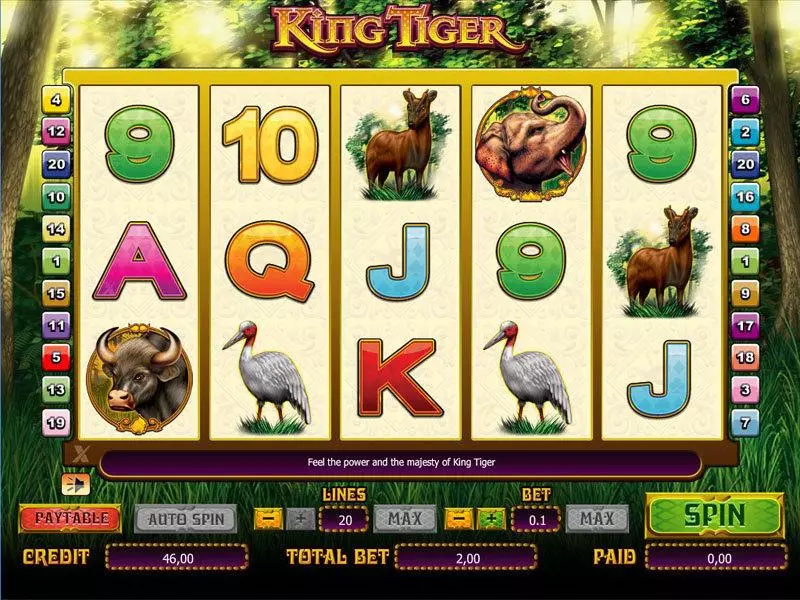Decrease the number of lines
800x600 pixels.
[x=269, y=519]
